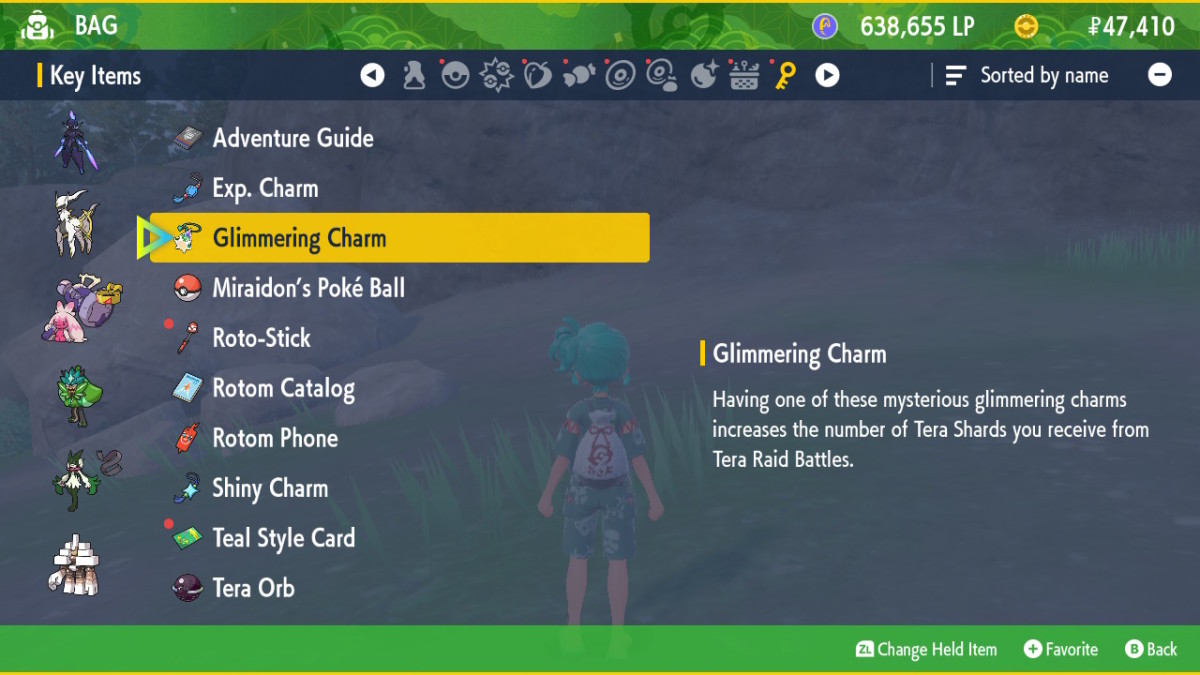Pick Miraidon's Poké Ball entry
The width and height of the screenshot is (1200, 675).
click(308, 288)
